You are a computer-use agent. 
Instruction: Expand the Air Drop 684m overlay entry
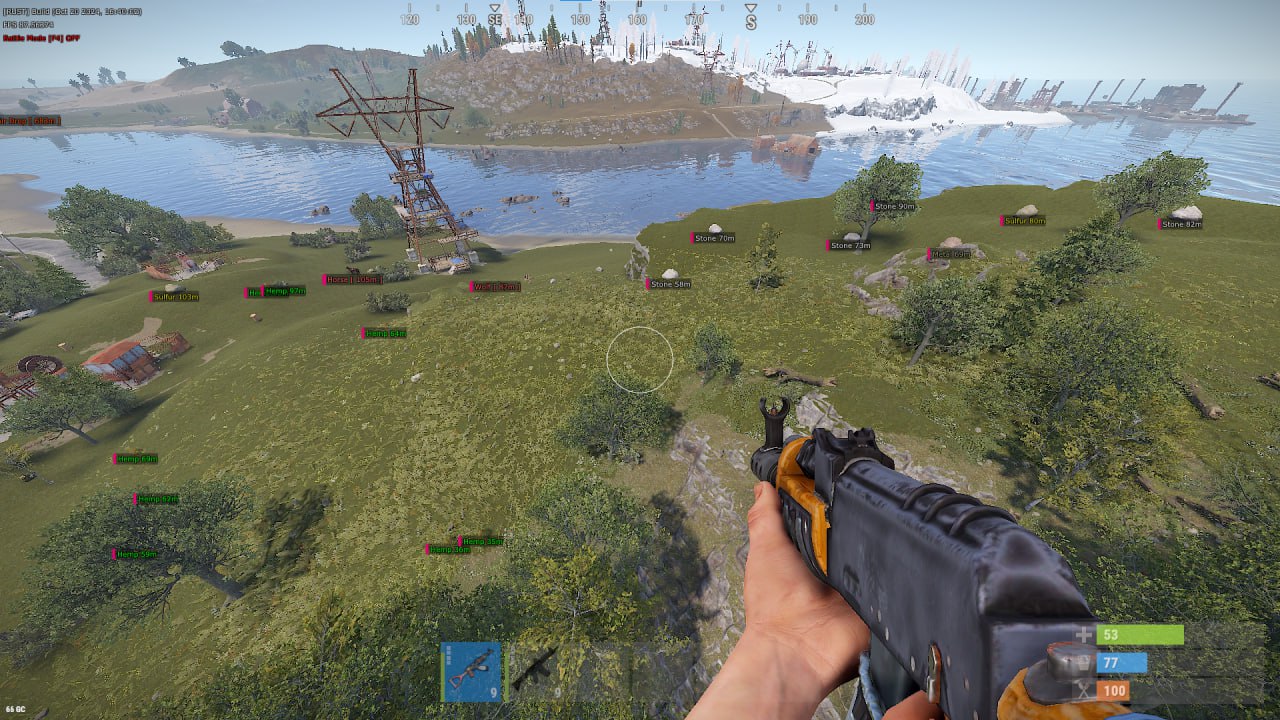point(30,119)
